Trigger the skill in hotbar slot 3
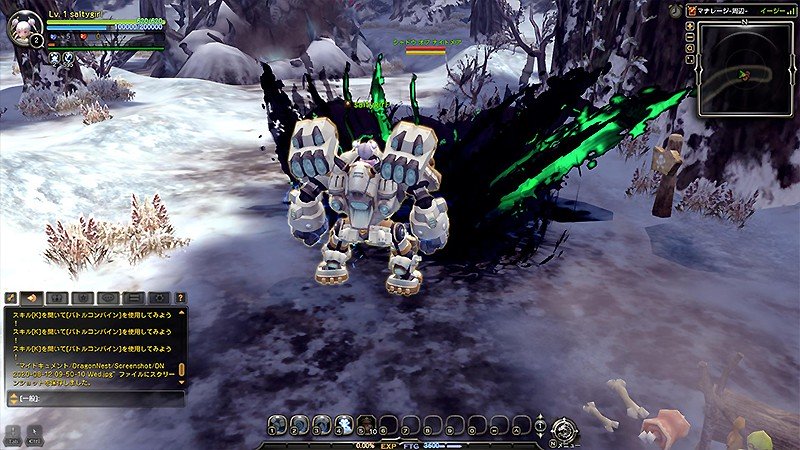 [322, 426]
